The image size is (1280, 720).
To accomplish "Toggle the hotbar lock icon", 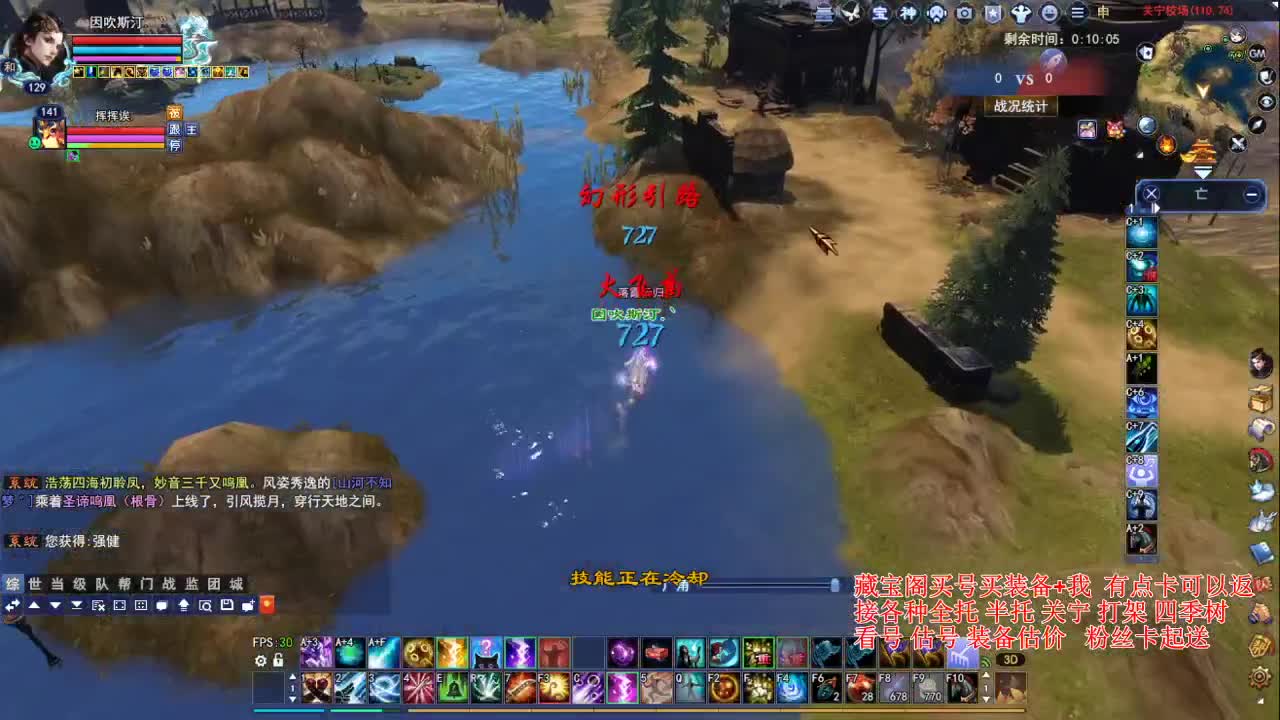I will (x=277, y=660).
